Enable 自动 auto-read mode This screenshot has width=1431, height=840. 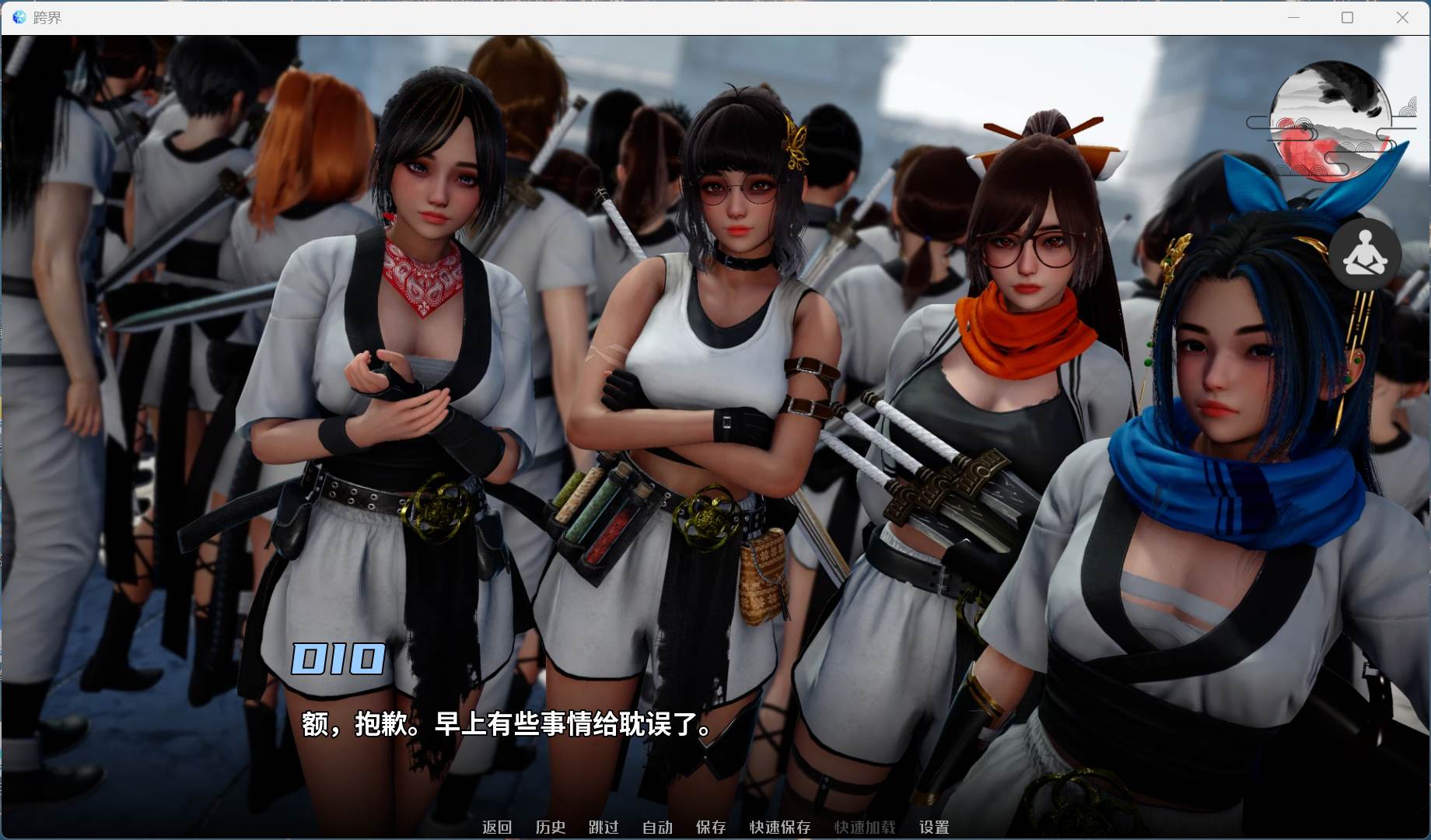tap(656, 828)
